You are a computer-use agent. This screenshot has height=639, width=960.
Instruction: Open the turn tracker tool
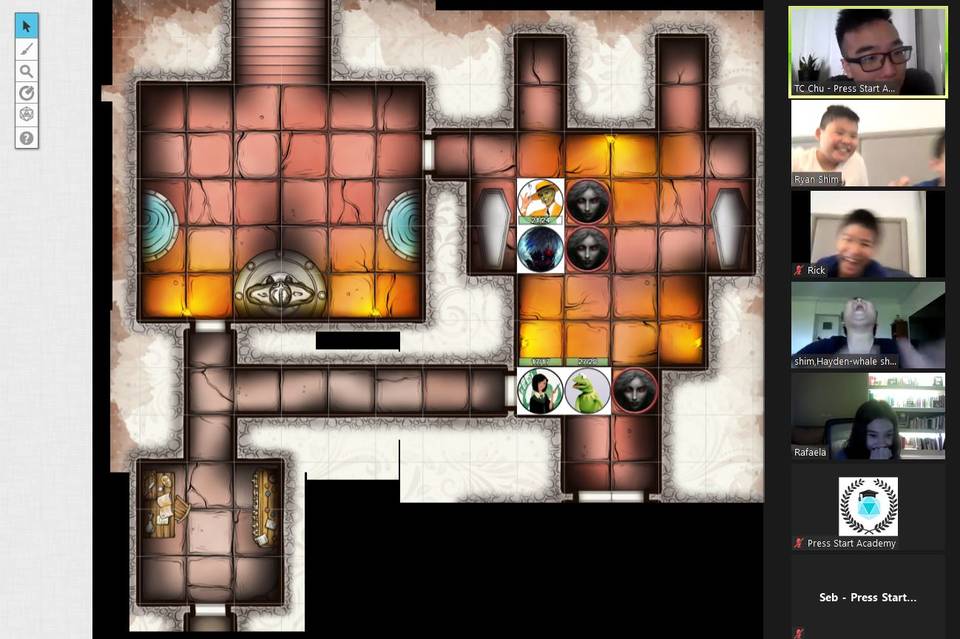tap(27, 93)
